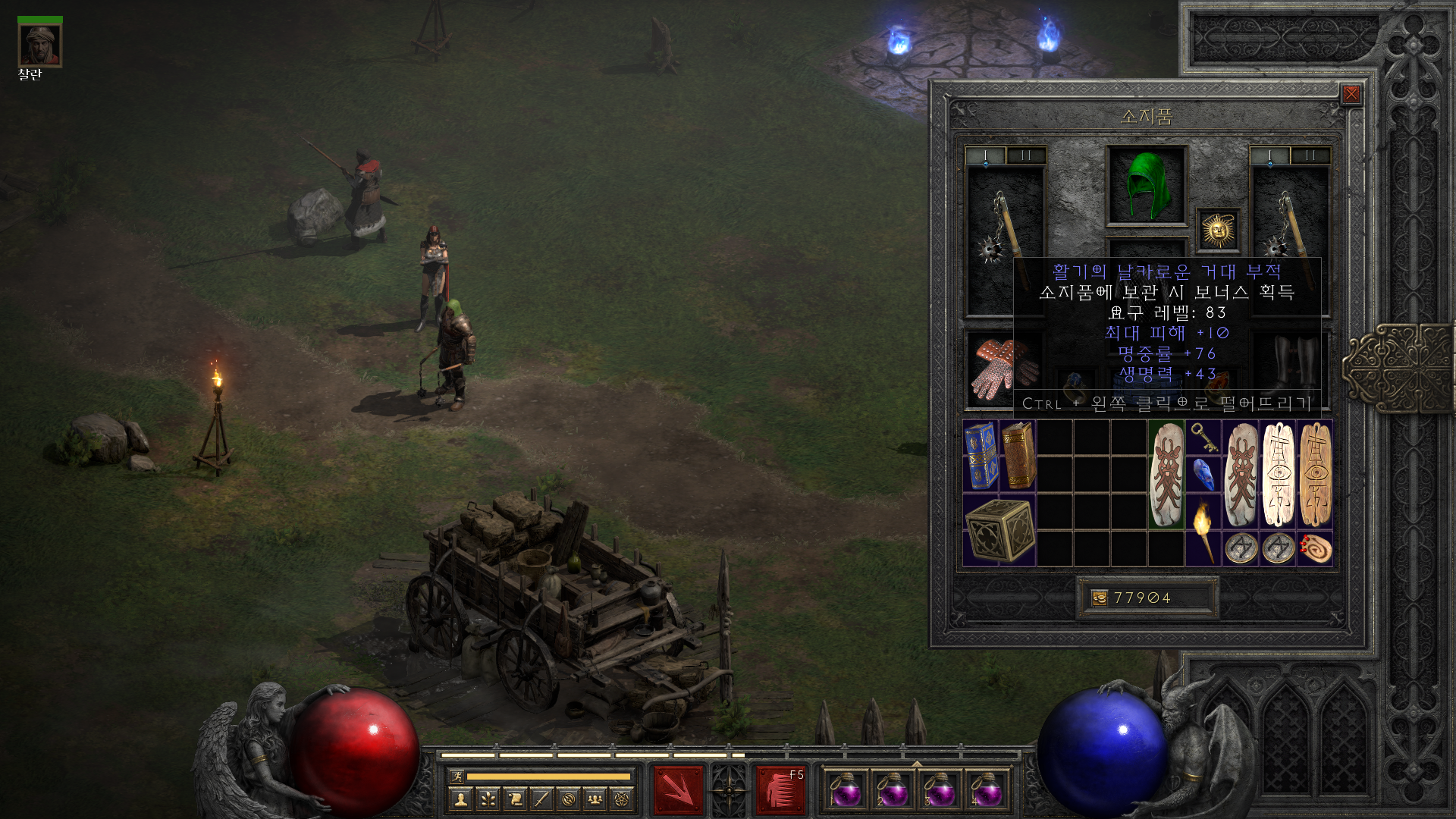Viewport: 1456px width, 819px height.
Task: Select the blue tome in inventory
Action: point(981,455)
